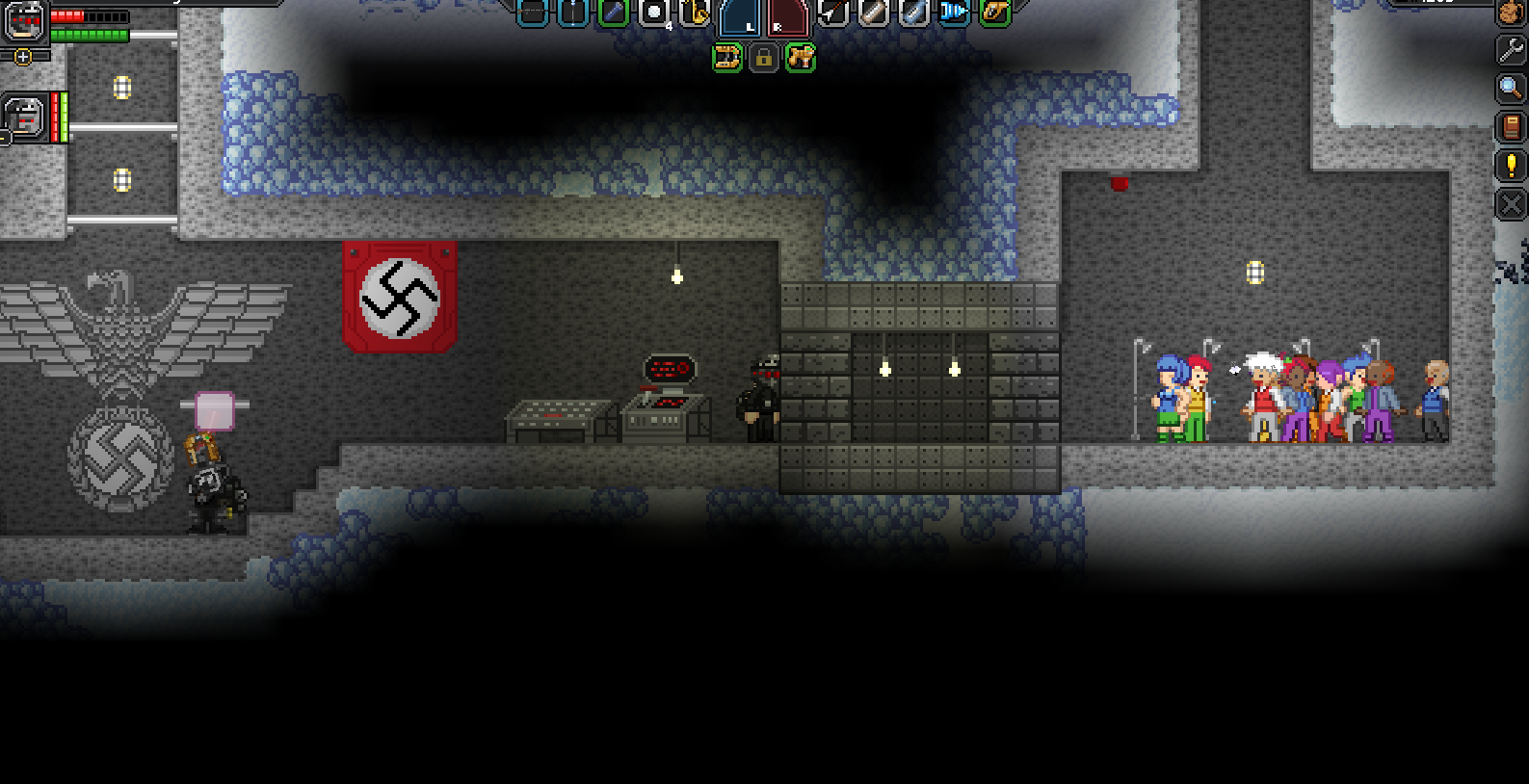Open crafting with the wrench icon

coord(1510,50)
